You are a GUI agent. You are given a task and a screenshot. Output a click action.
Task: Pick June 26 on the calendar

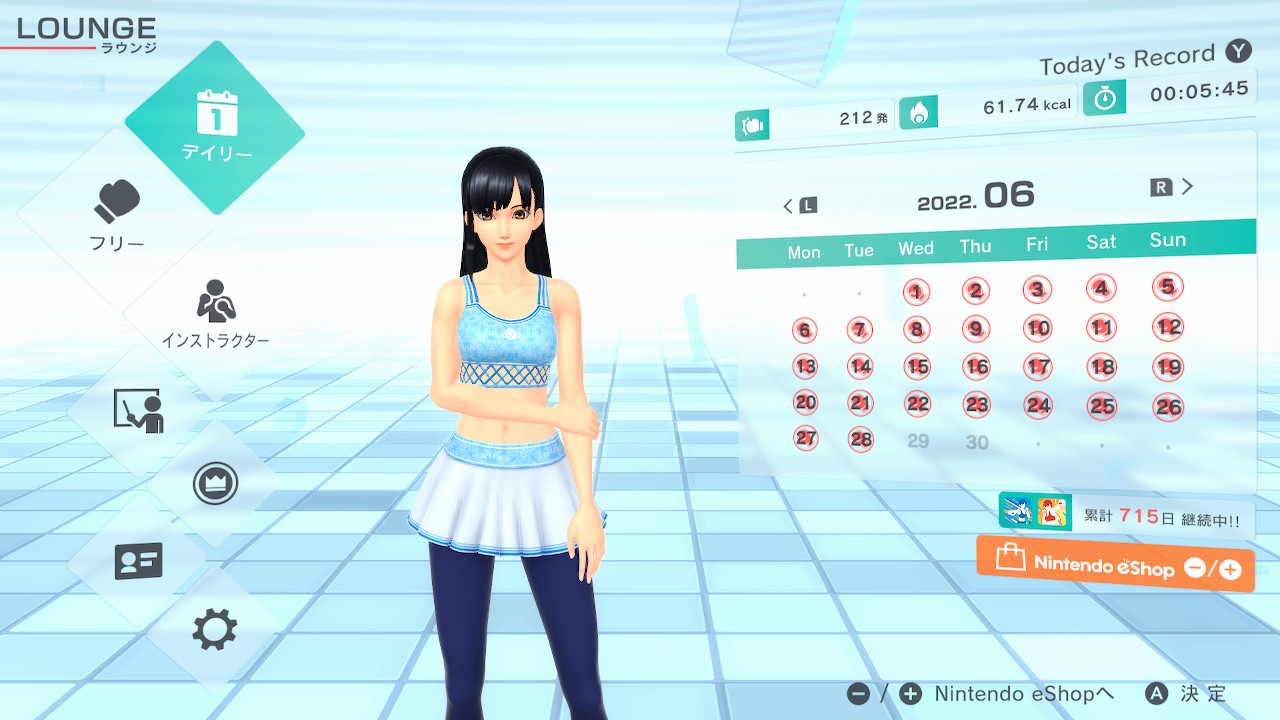[1168, 406]
